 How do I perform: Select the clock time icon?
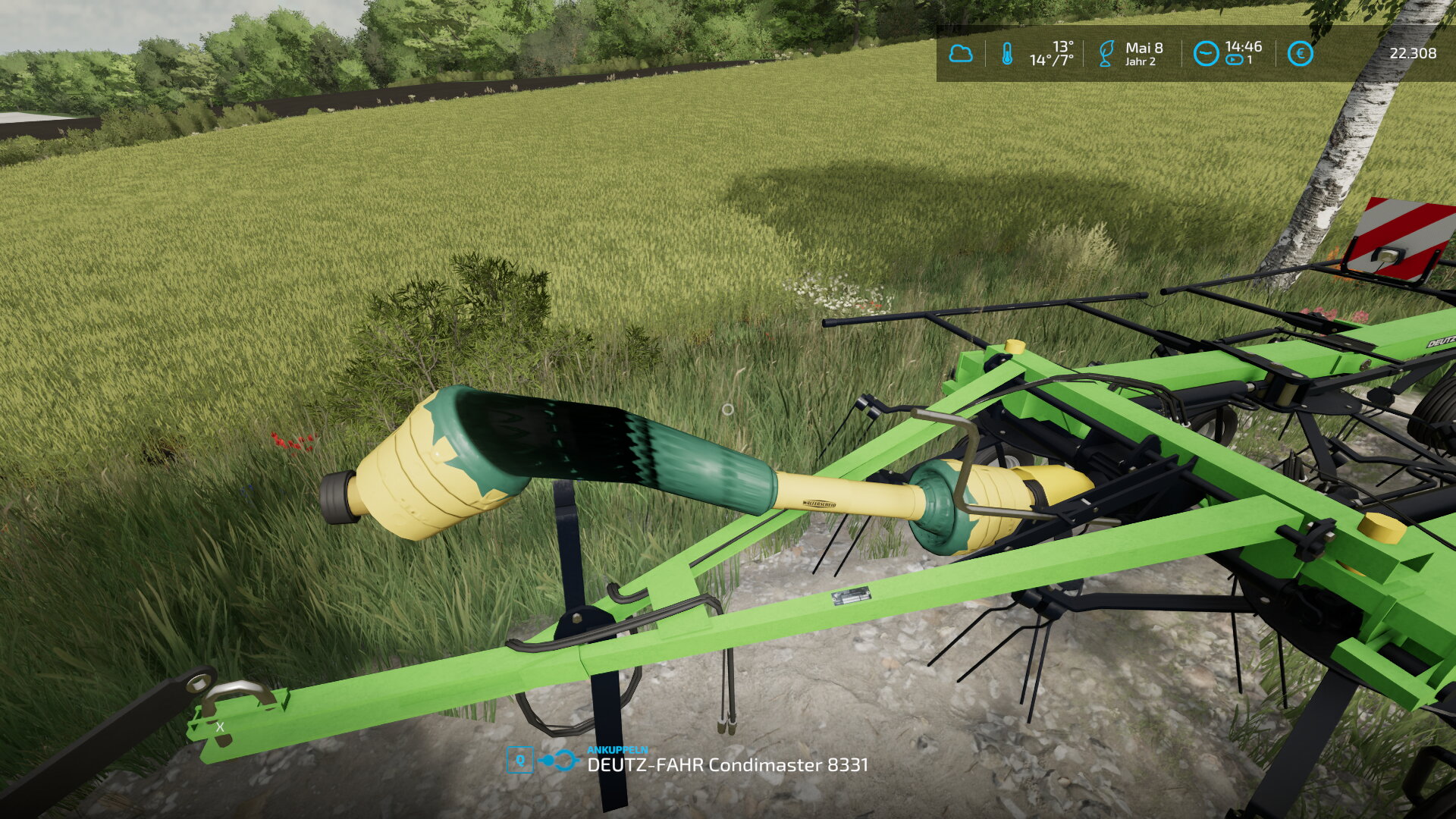[x=1205, y=54]
